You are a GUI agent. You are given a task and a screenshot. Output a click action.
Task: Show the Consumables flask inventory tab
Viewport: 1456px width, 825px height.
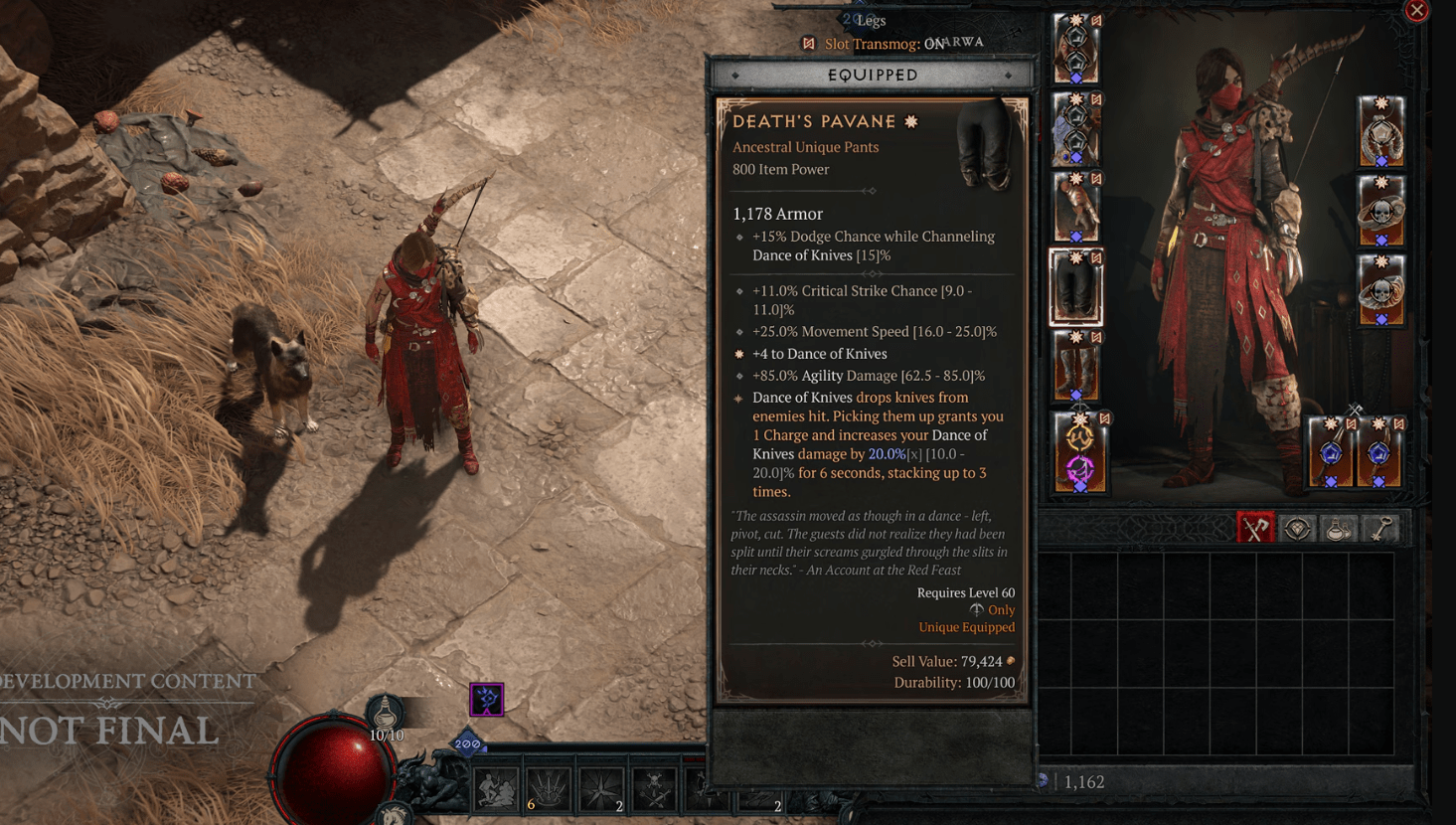(1339, 529)
